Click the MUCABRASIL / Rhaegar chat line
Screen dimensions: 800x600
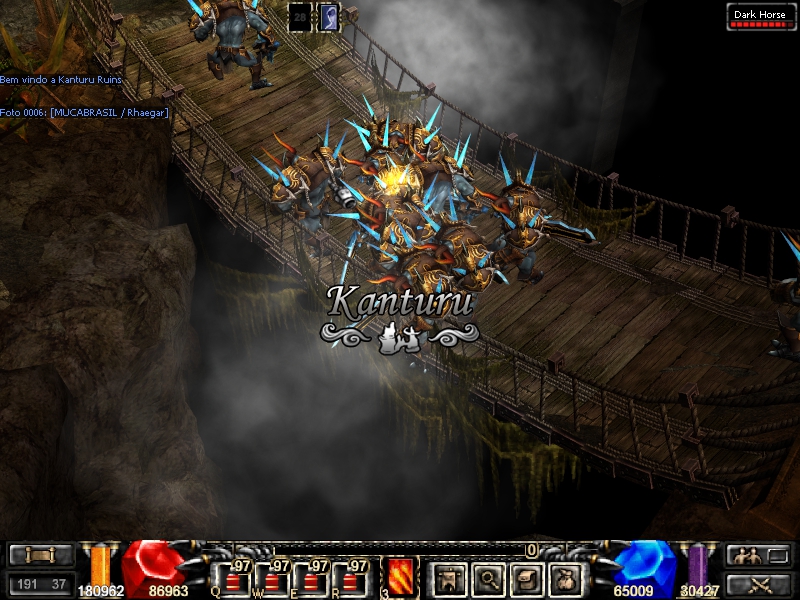[84, 112]
